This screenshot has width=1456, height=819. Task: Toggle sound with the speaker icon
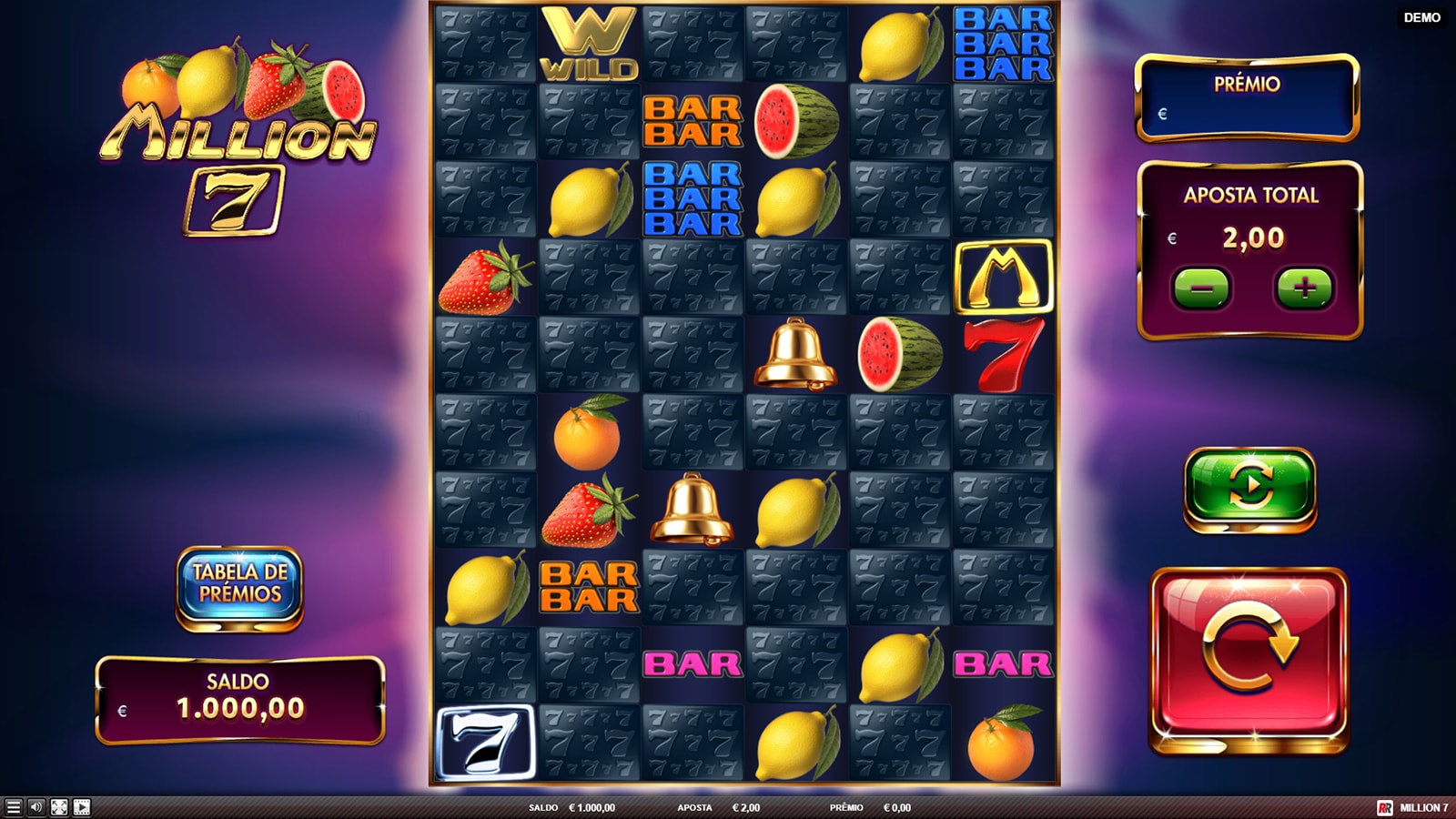tap(35, 807)
